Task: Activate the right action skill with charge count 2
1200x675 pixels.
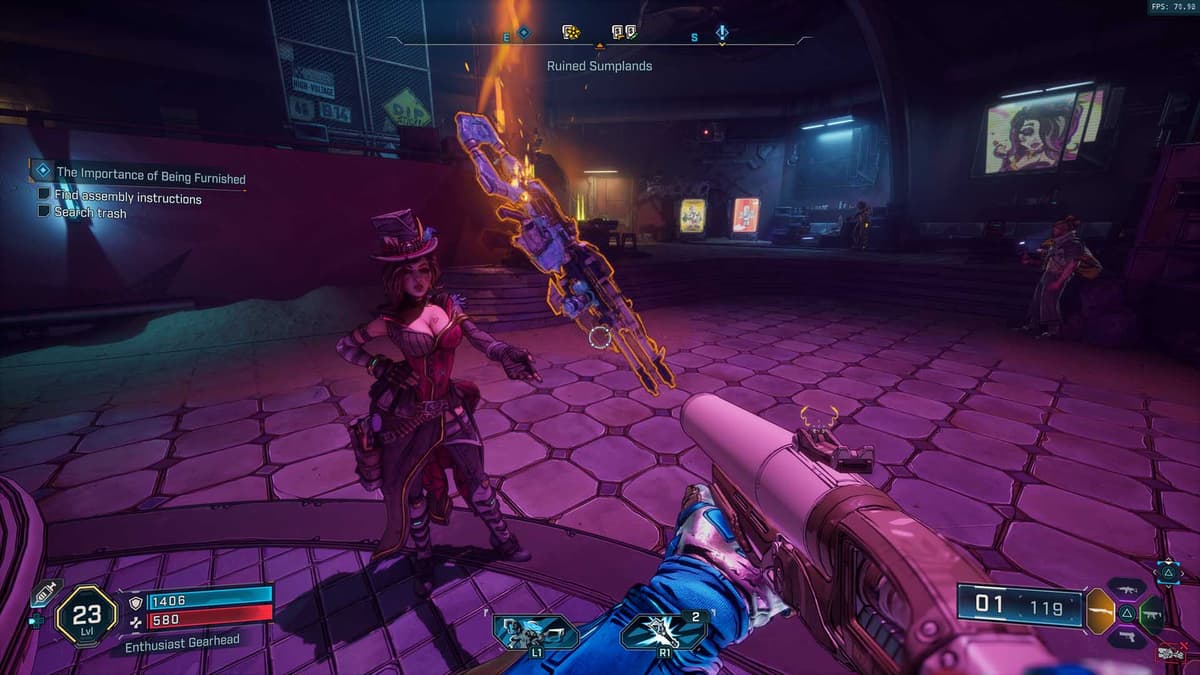Action: coord(664,632)
